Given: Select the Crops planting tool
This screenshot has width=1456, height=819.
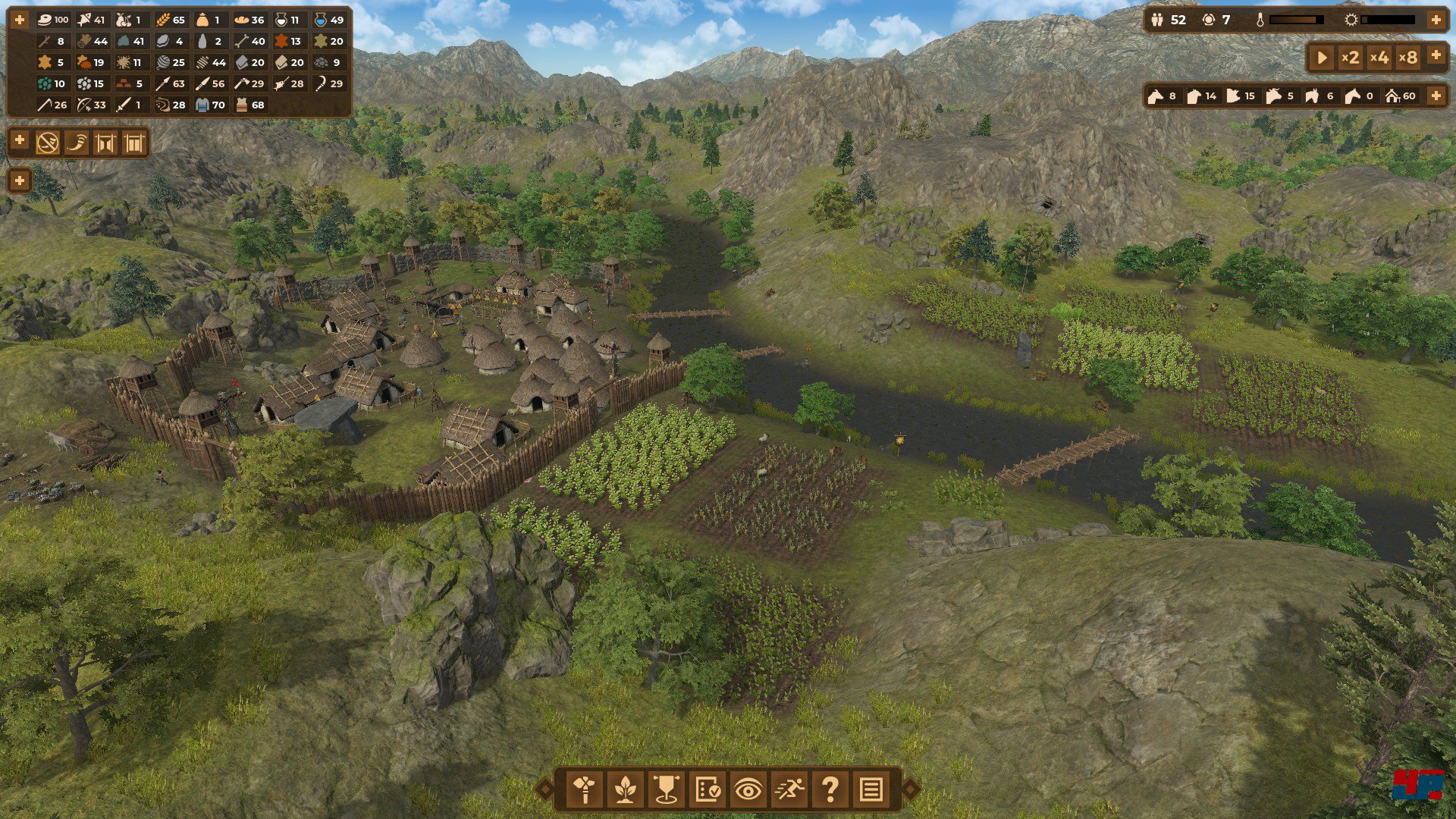Looking at the screenshot, I should [x=623, y=790].
